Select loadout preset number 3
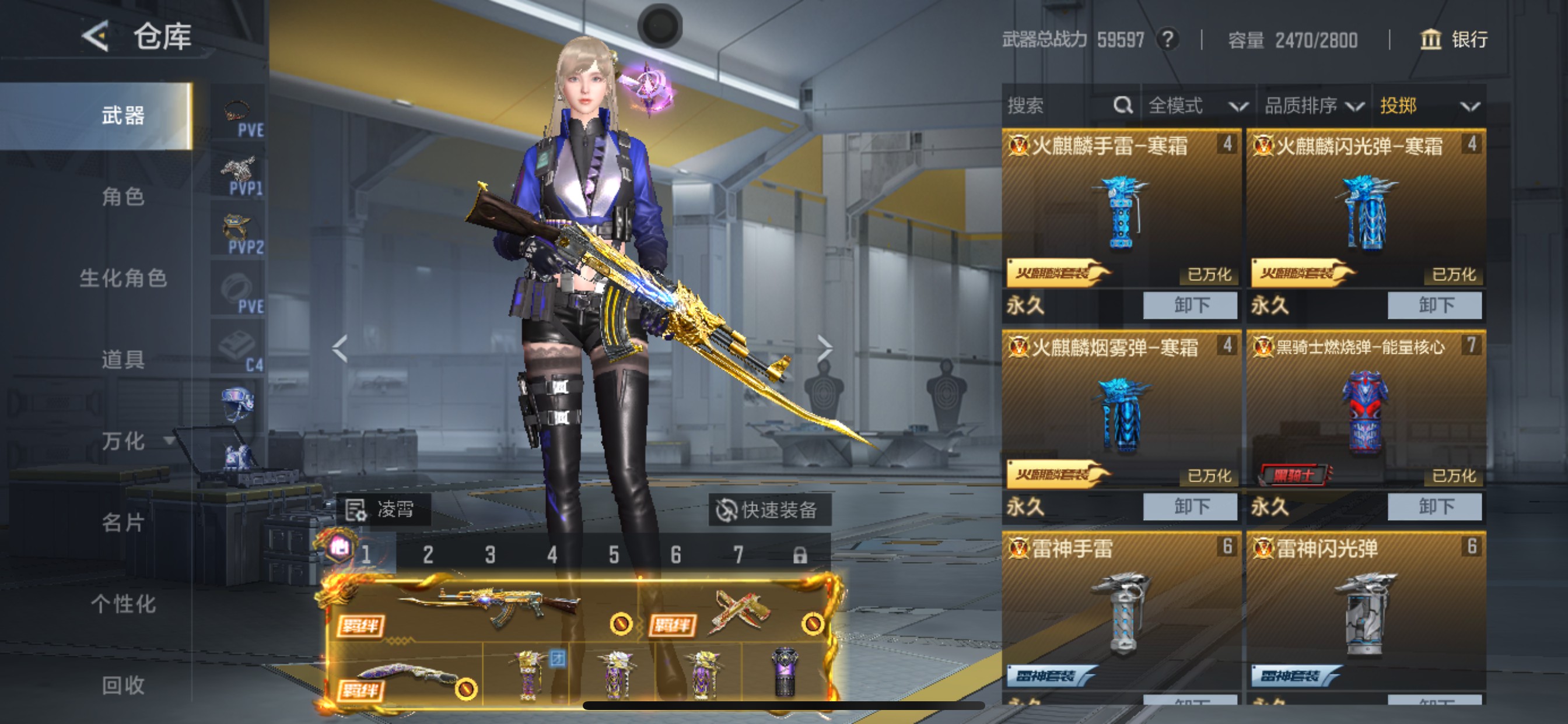 tap(489, 555)
